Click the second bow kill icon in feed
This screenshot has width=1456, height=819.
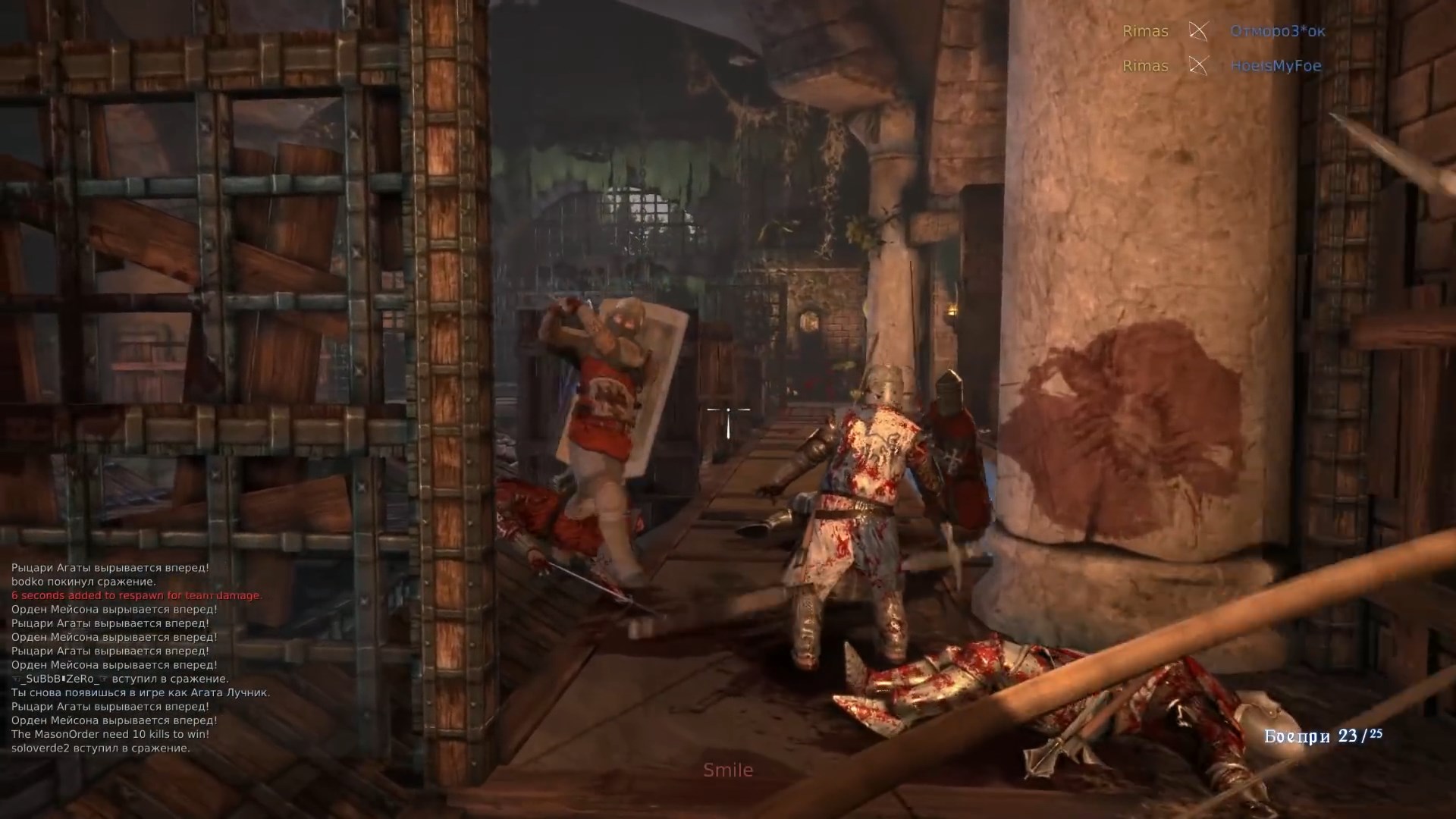(x=1198, y=66)
